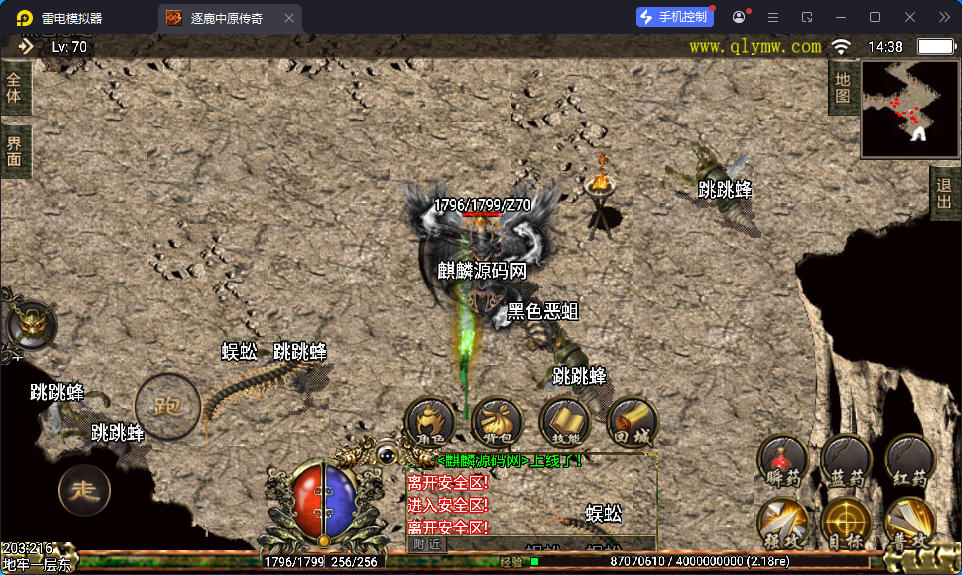This screenshot has width=962, height=575.
Task: Open the 全体 side tab
Action: (x=14, y=88)
